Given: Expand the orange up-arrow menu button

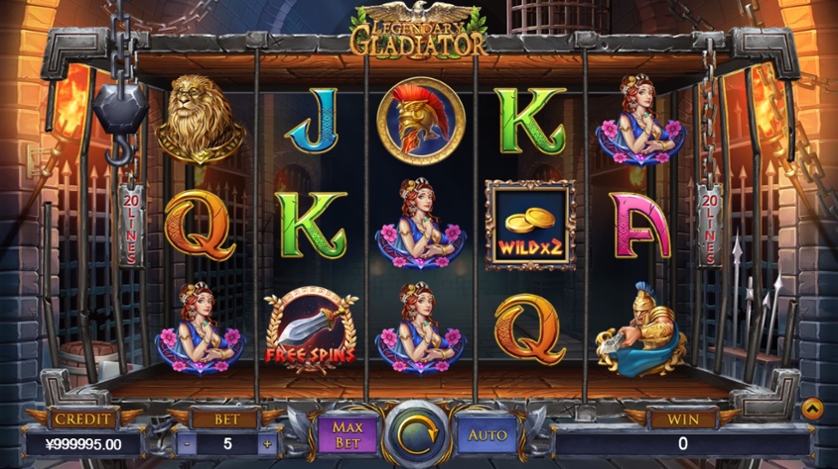Looking at the screenshot, I should coord(813,408).
